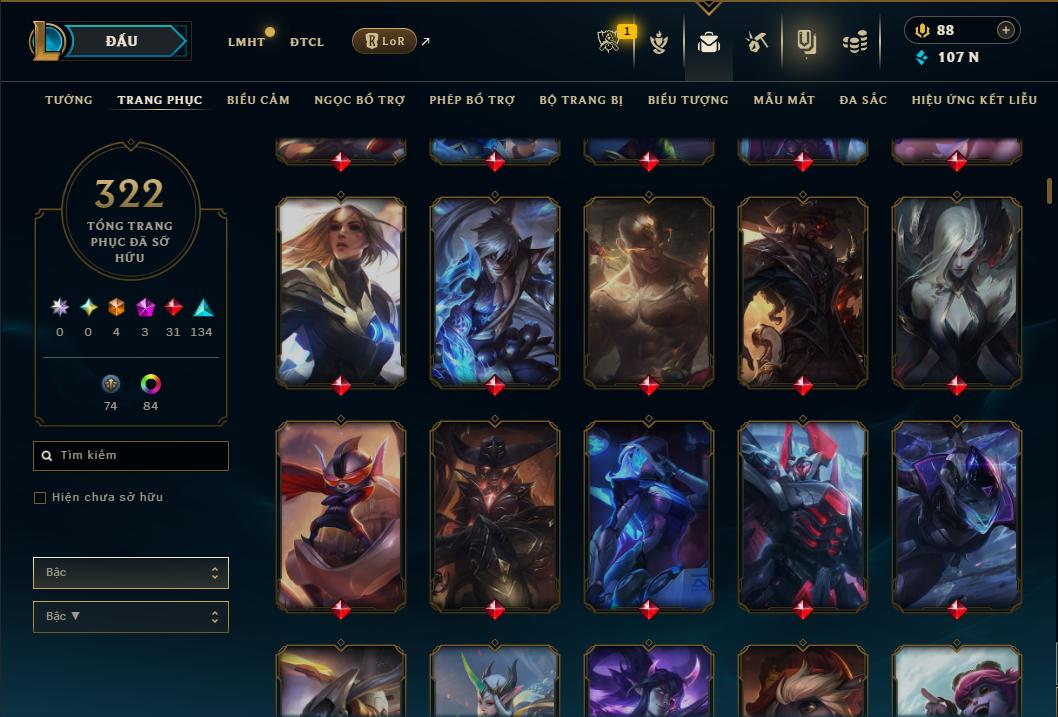Show the BIỂU TƯỢNG icons tab
Viewport: 1058px width, 717px height.
[x=688, y=100]
